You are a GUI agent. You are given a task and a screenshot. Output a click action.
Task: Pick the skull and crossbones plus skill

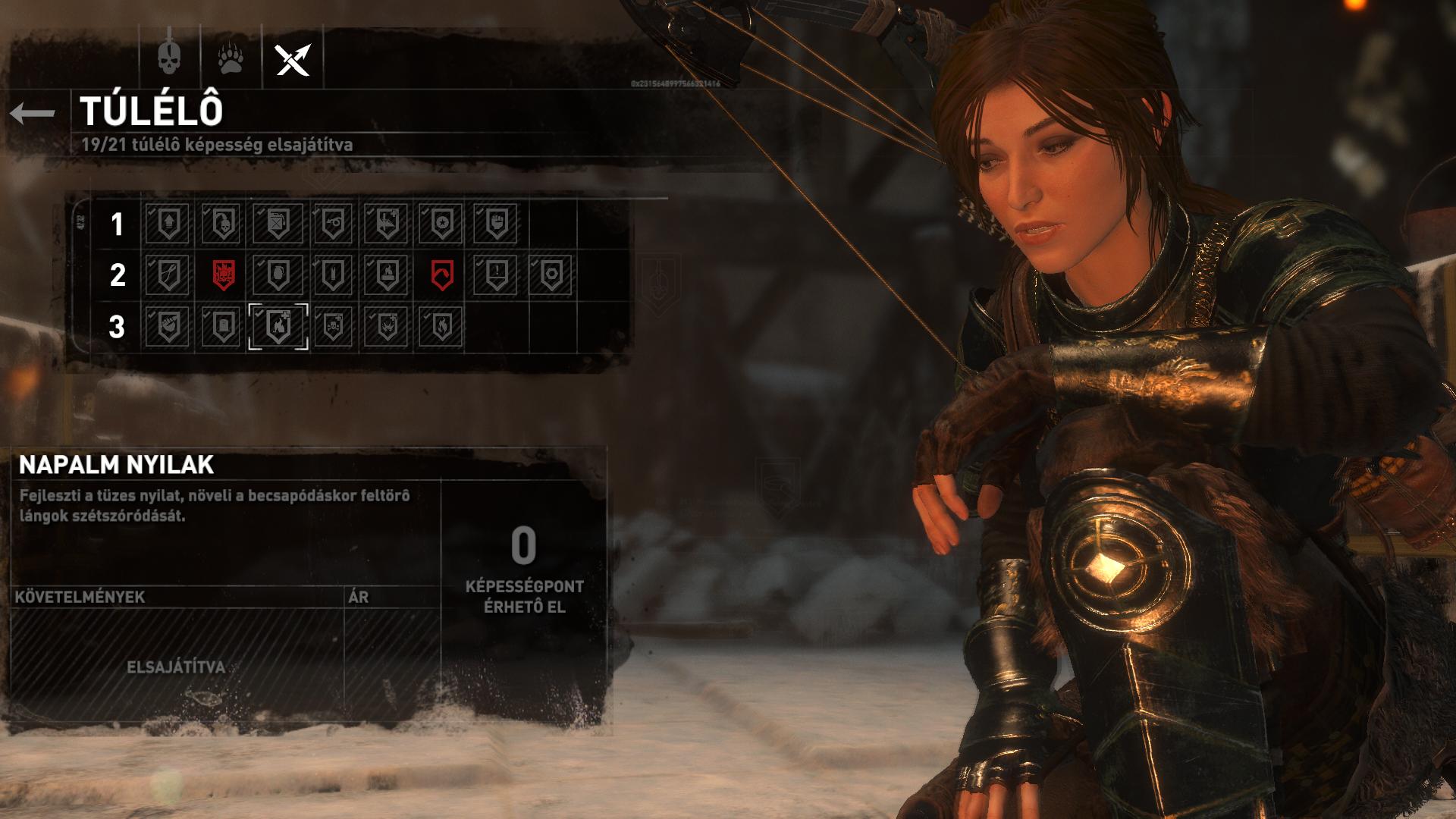tap(332, 327)
